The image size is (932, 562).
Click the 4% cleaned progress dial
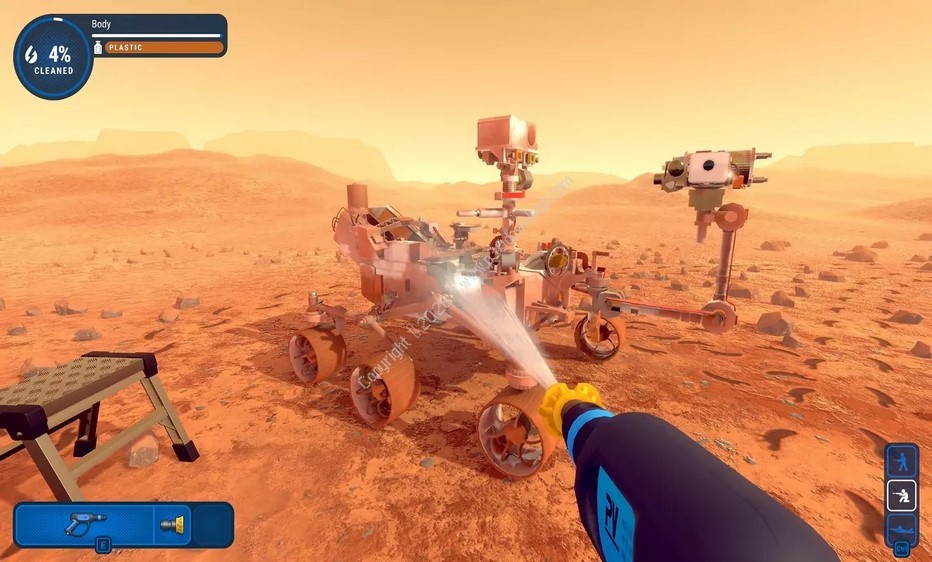point(52,57)
